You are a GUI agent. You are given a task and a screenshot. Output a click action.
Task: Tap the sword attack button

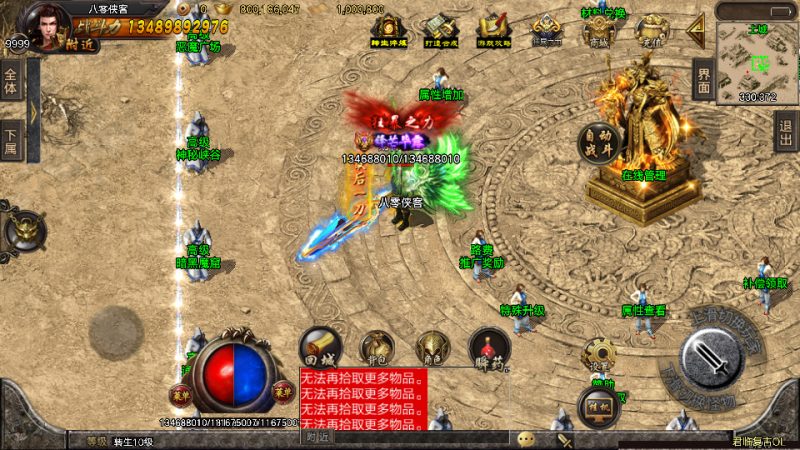tap(710, 357)
